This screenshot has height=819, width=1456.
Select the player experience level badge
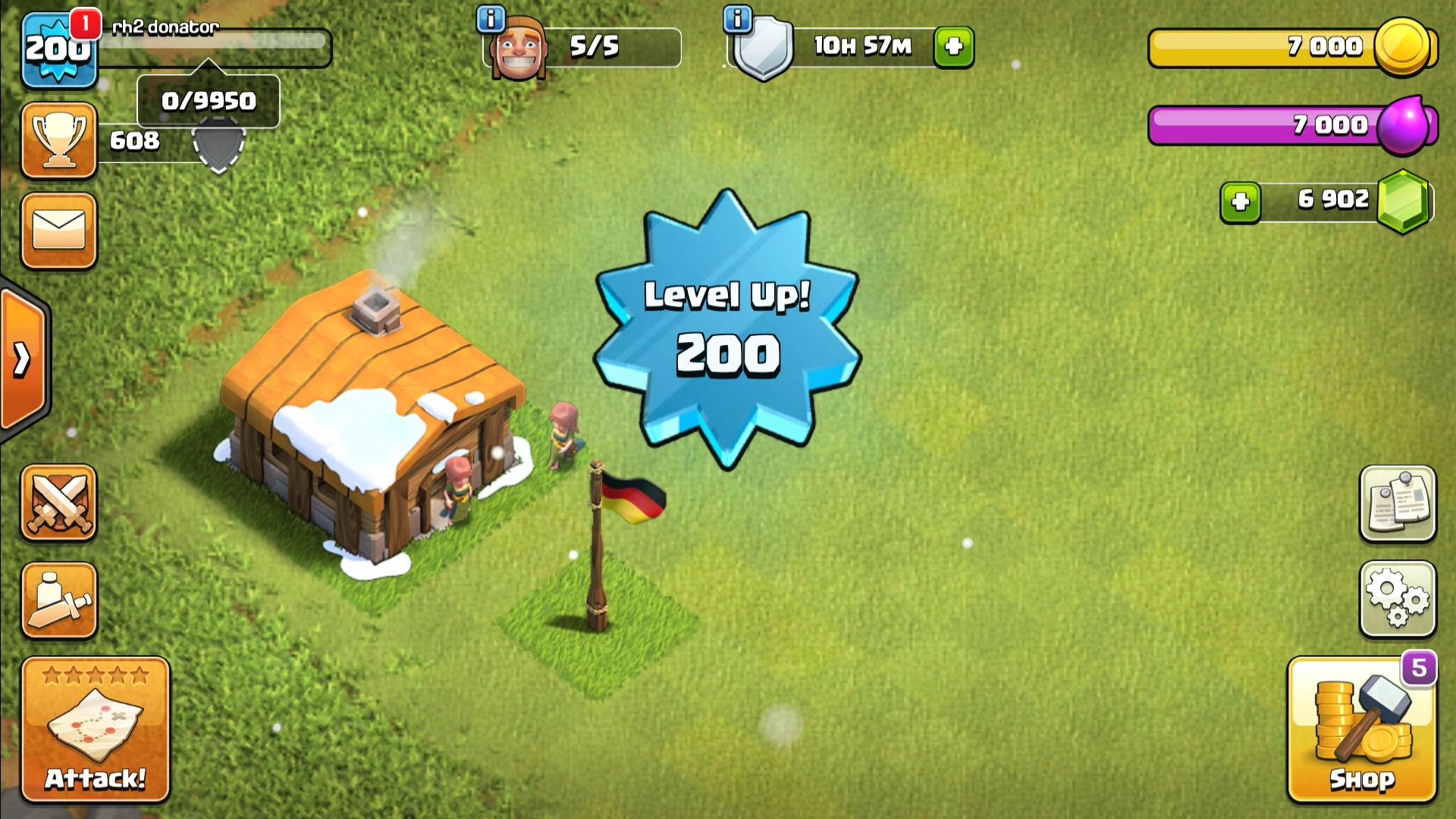coord(58,47)
